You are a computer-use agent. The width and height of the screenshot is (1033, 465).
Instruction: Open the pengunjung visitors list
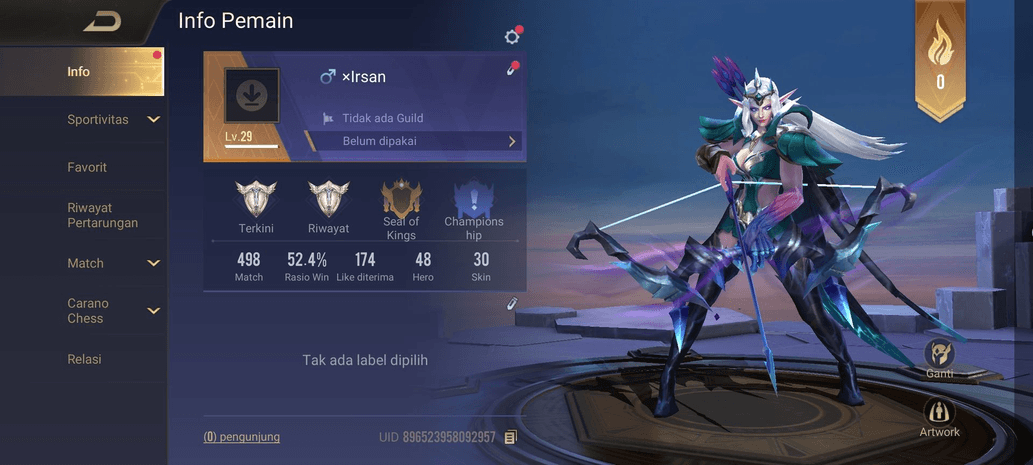point(242,437)
